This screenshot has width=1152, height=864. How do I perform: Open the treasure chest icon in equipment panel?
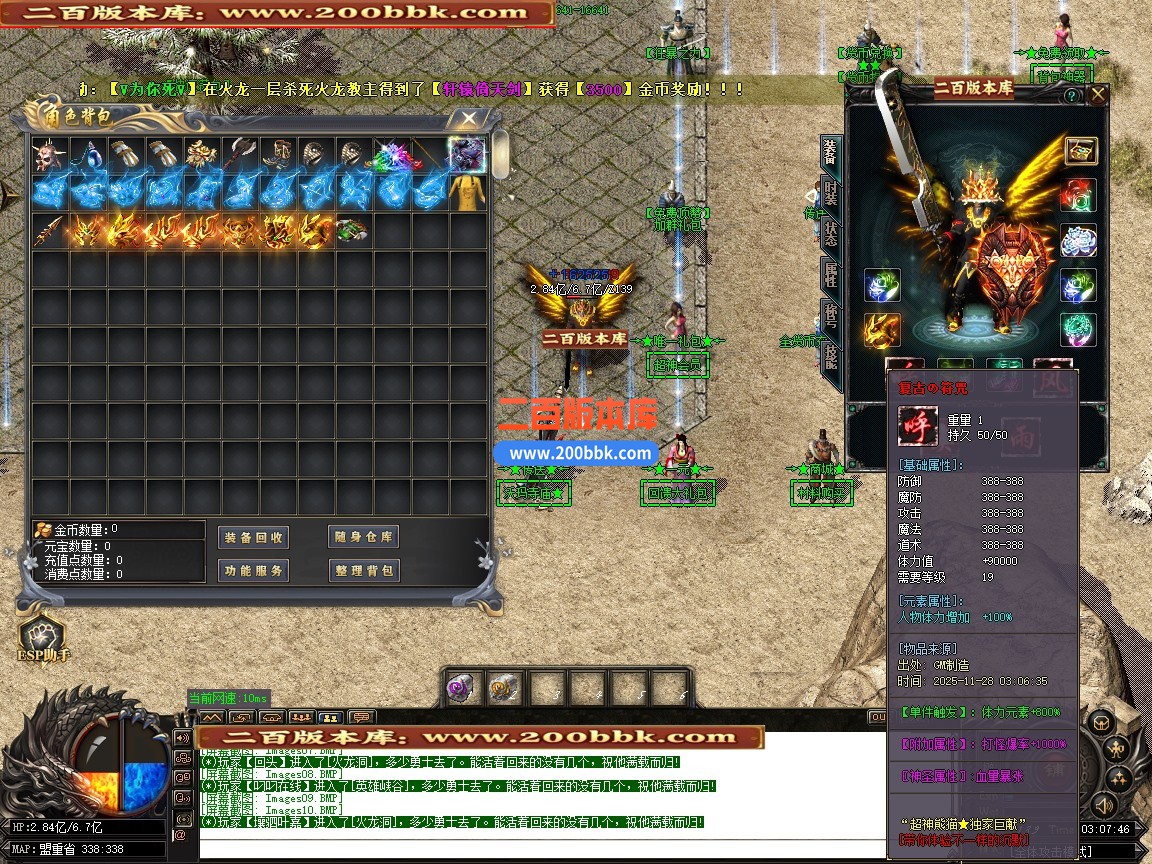1080,150
